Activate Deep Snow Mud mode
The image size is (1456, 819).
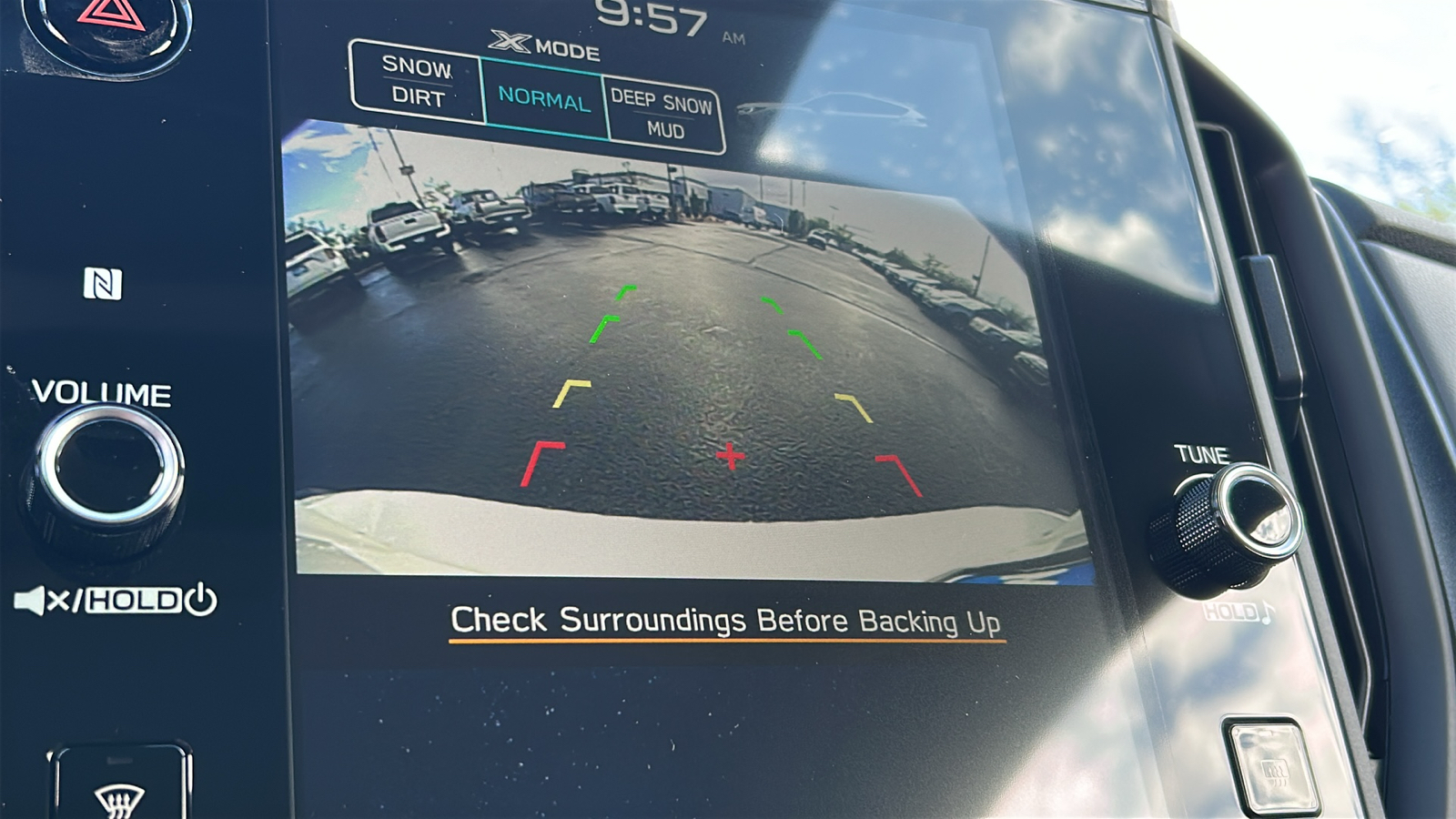tap(662, 116)
